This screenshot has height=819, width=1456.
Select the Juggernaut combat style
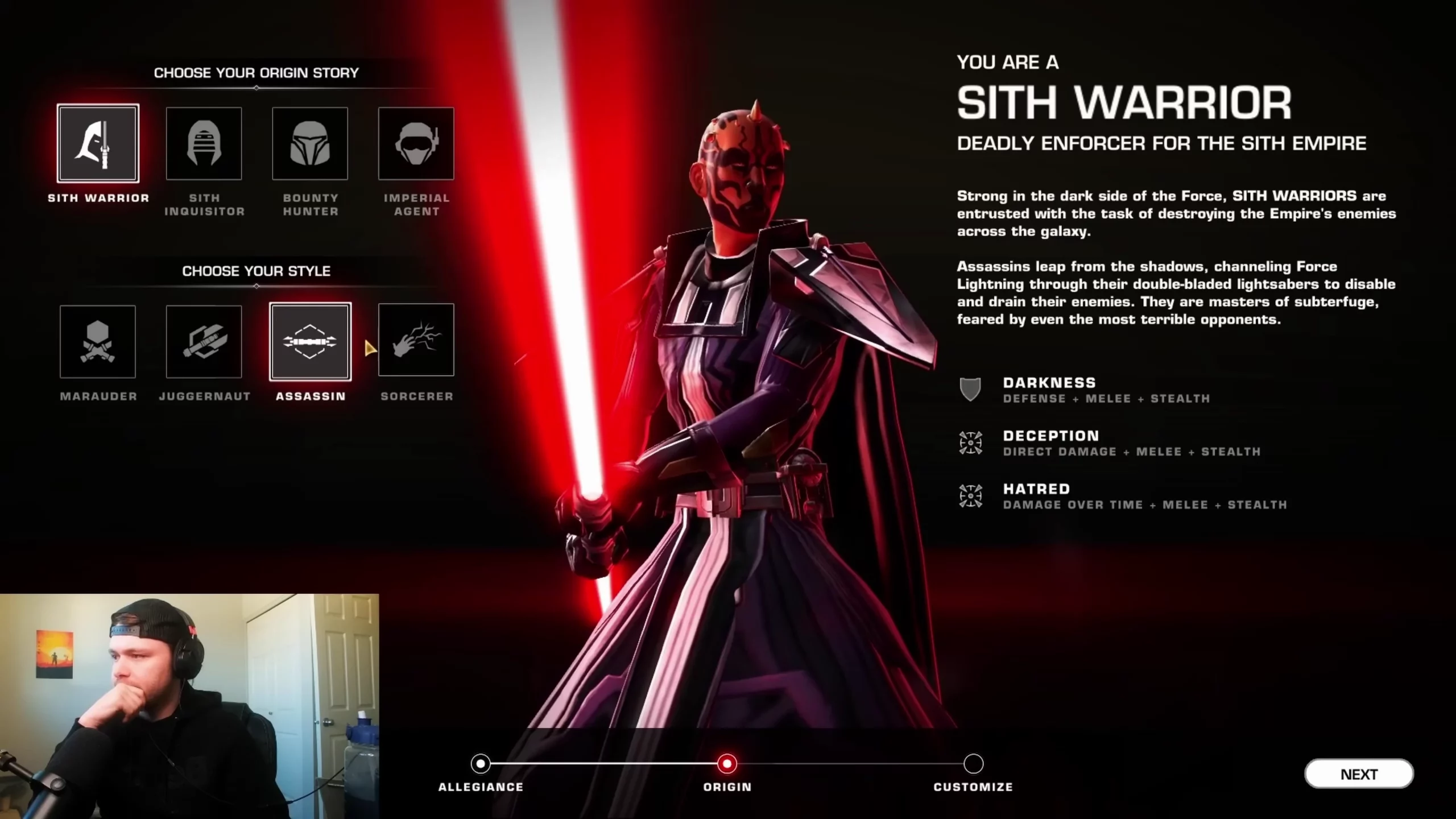[x=204, y=341]
